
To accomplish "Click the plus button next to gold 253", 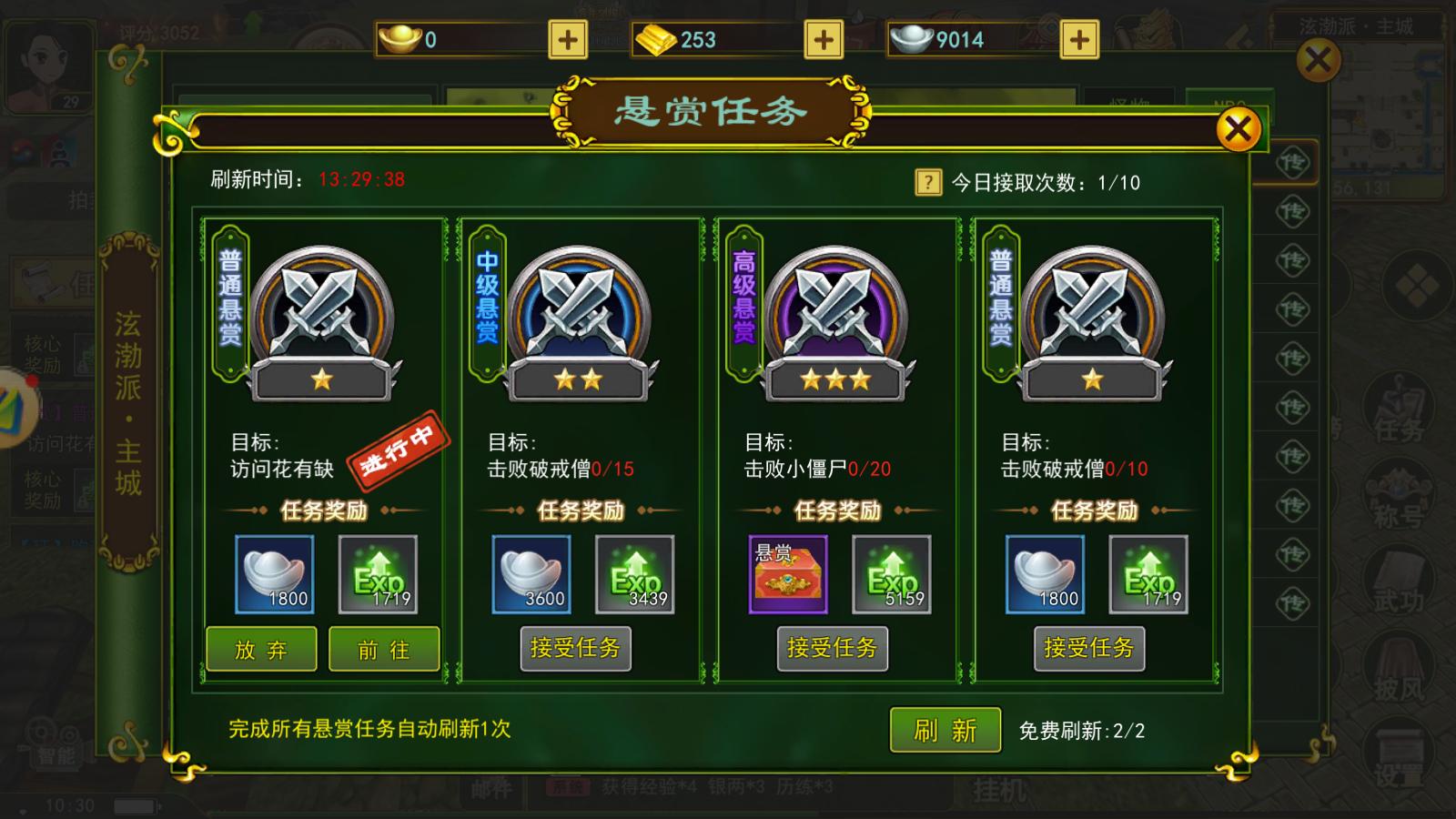I will tap(822, 39).
